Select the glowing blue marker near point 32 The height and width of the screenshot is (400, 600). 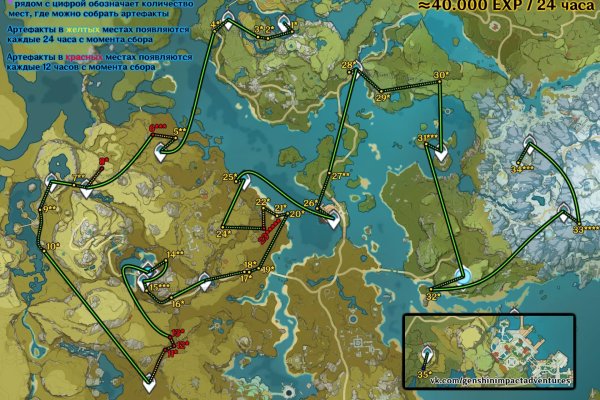pyautogui.click(x=464, y=275)
